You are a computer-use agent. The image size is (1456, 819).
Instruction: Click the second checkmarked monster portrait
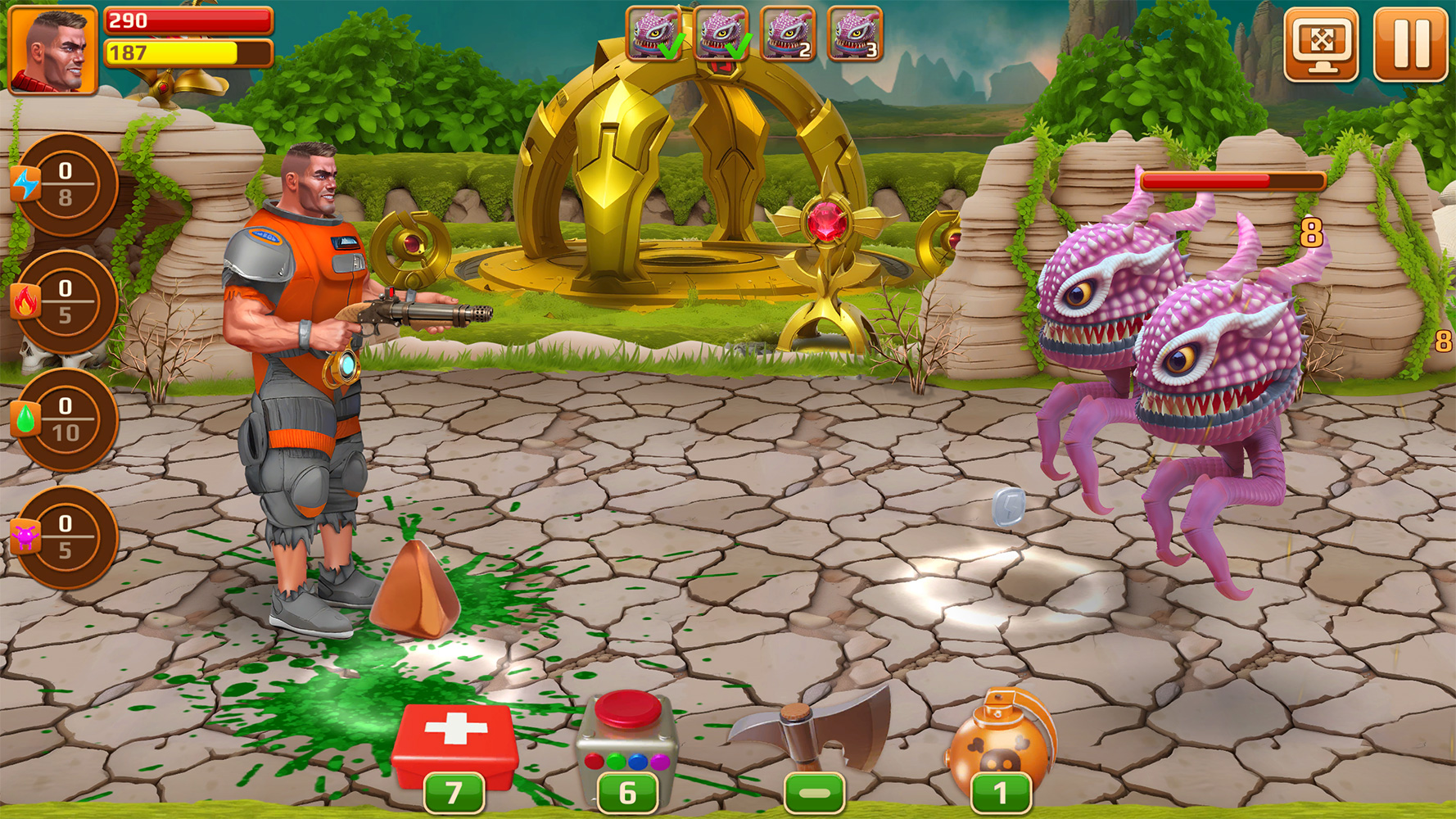point(720,34)
